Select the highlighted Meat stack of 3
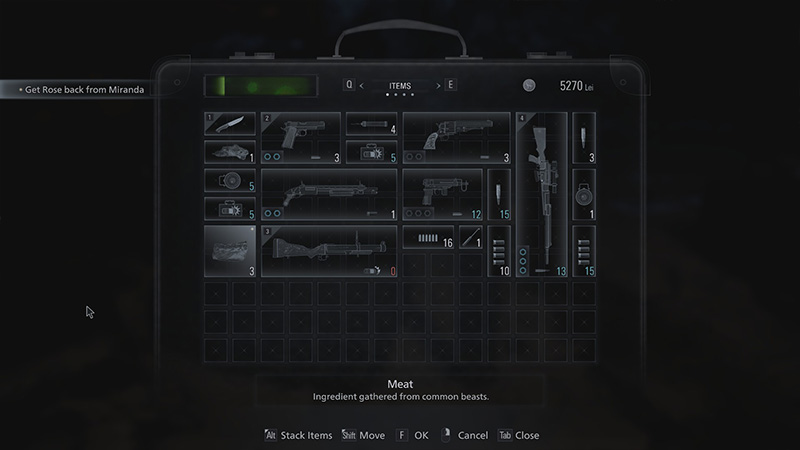Viewport: 800px width, 450px height. 230,251
